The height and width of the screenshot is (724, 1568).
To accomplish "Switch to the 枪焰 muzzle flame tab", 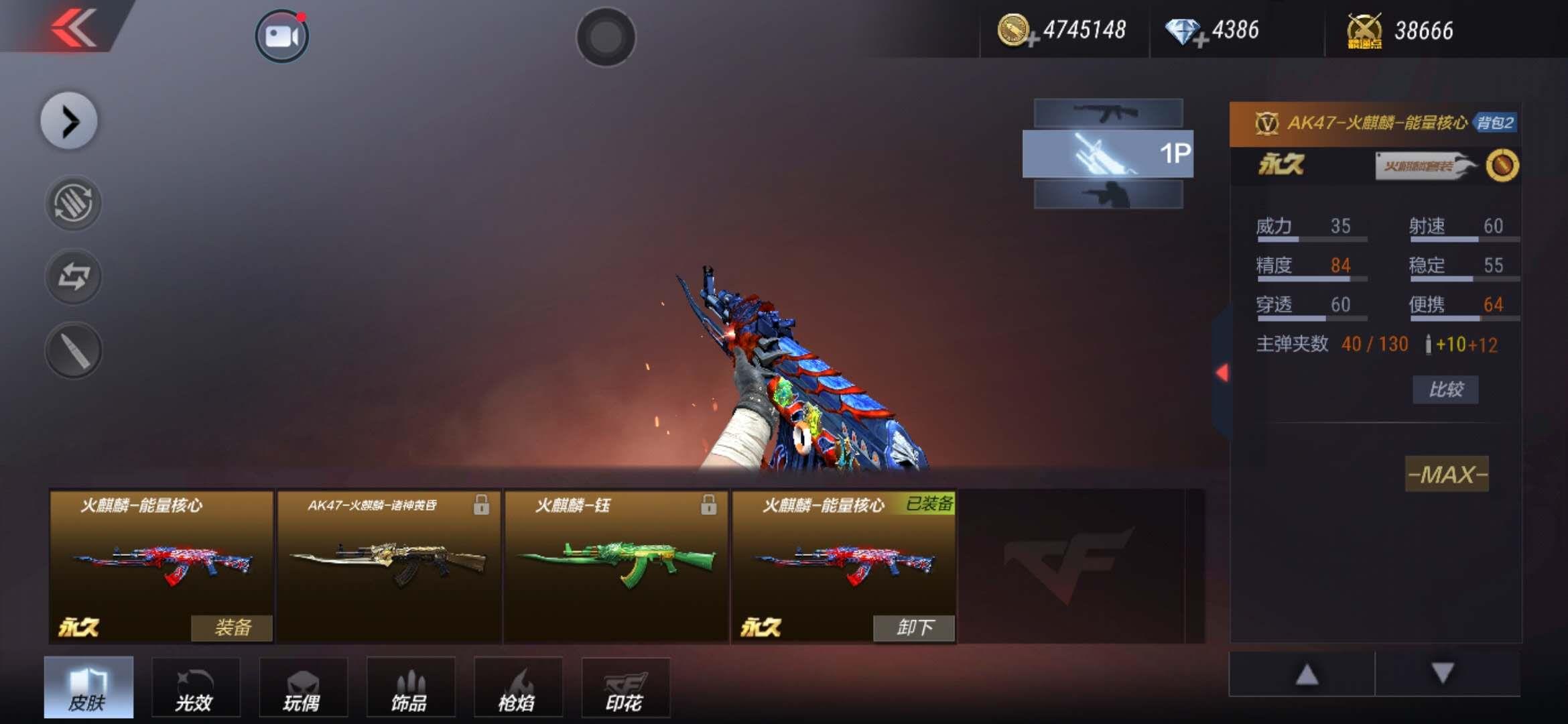I will tap(517, 688).
